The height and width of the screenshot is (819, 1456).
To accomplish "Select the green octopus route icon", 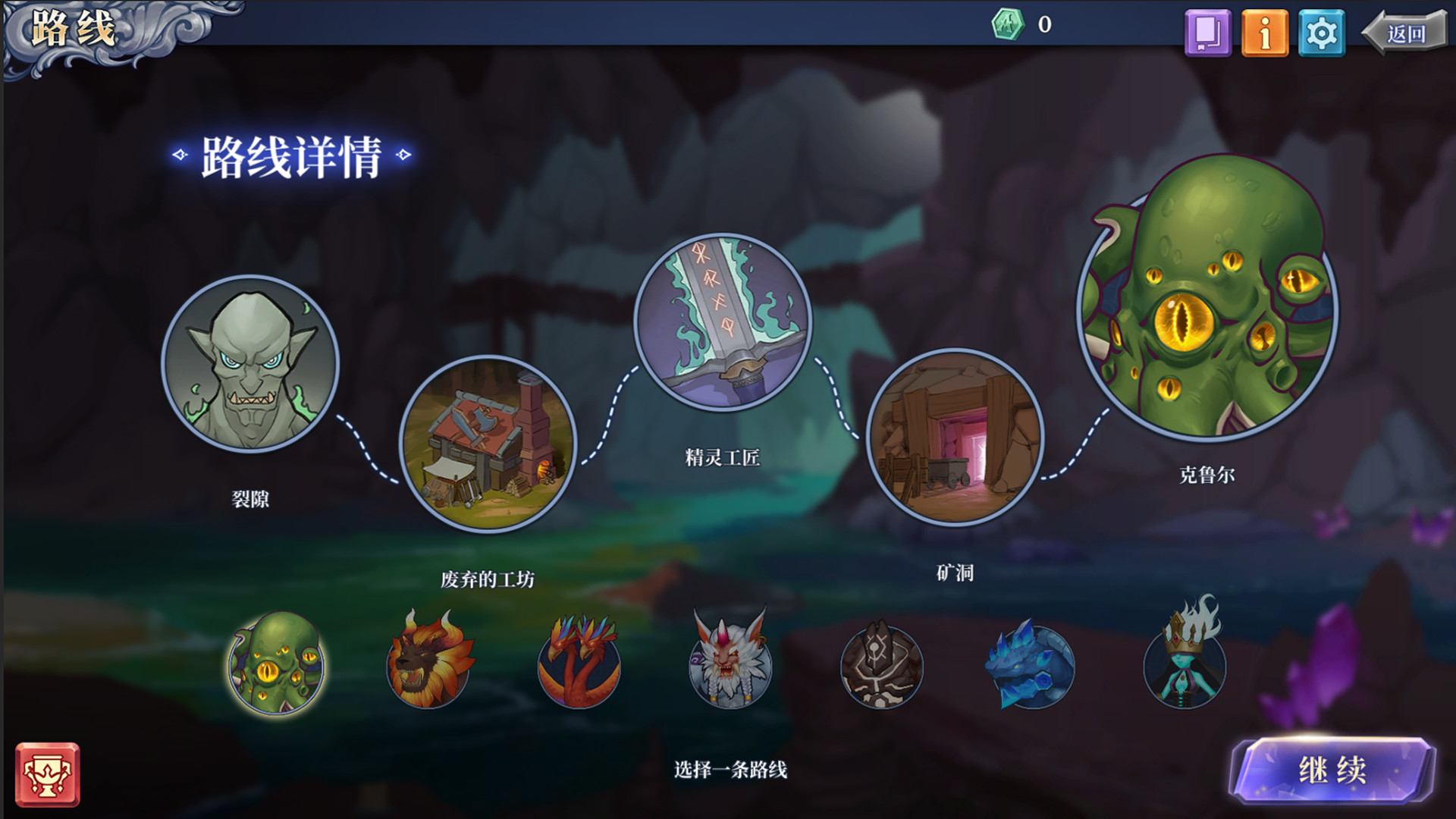I will point(275,667).
